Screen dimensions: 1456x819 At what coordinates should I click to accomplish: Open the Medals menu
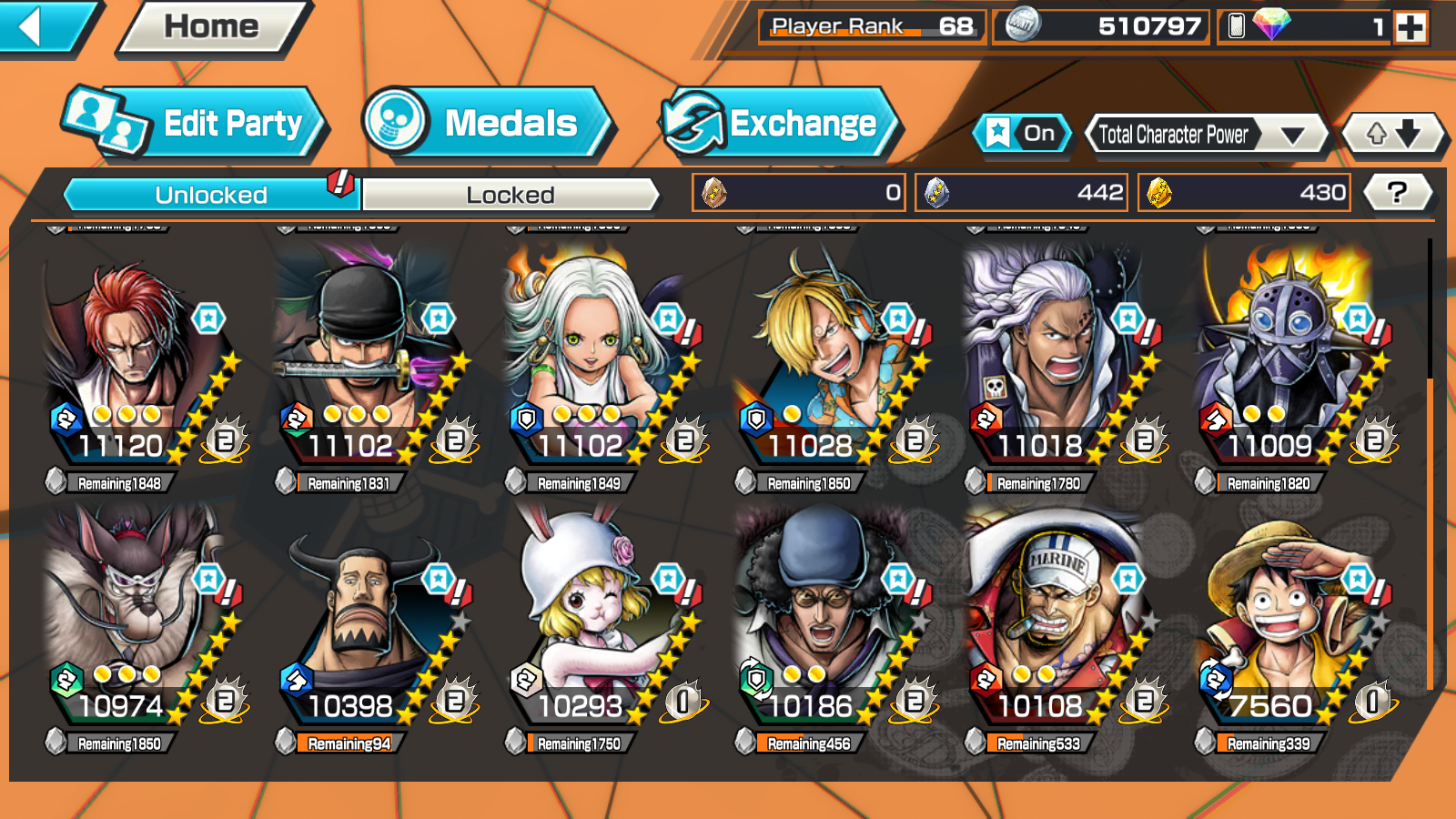(489, 123)
